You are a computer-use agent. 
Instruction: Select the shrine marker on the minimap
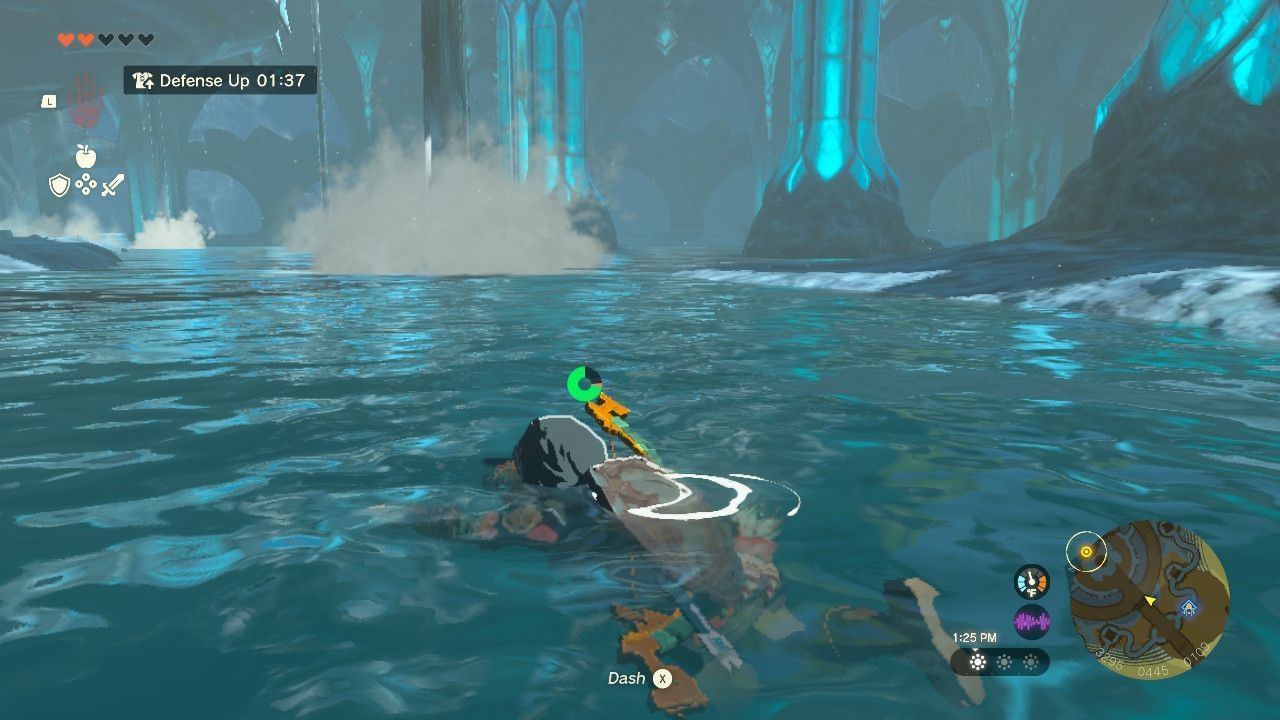click(1188, 607)
